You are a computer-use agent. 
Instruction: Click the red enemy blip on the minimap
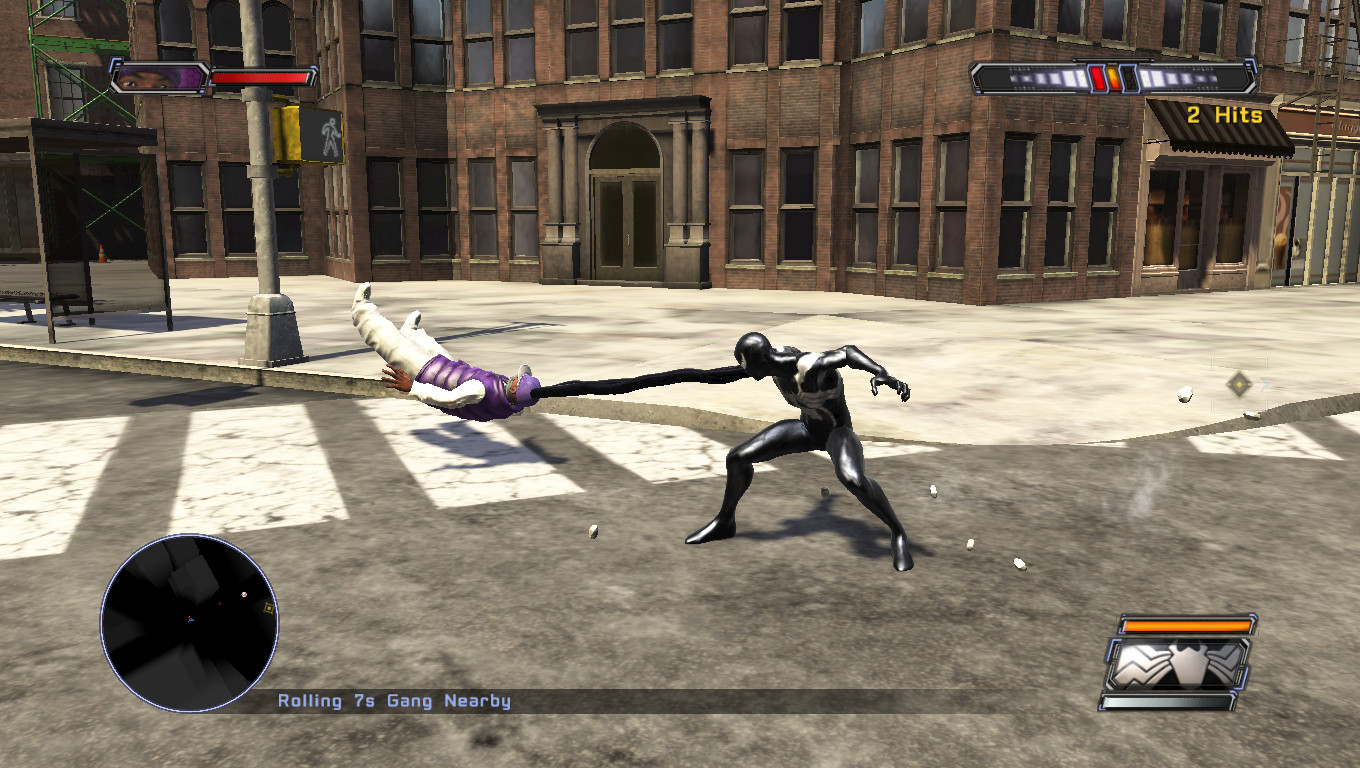(220, 603)
